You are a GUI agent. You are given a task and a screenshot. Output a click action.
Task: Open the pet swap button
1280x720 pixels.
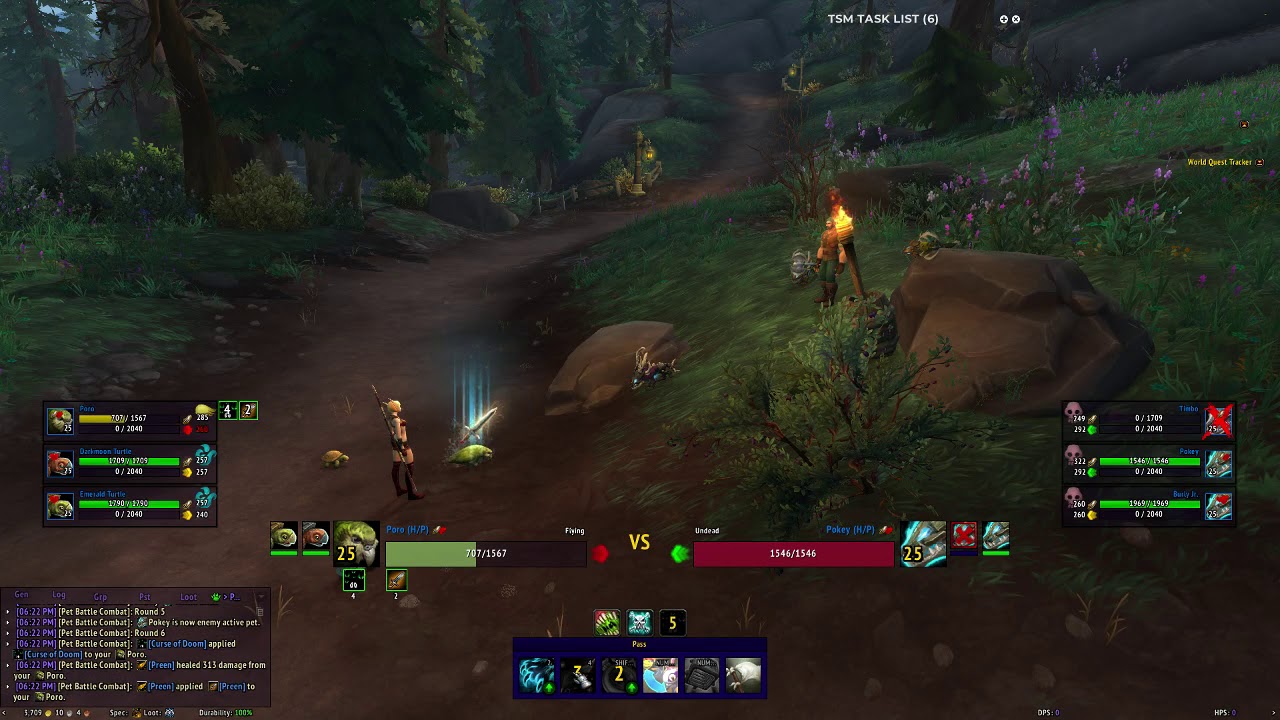tap(660, 676)
